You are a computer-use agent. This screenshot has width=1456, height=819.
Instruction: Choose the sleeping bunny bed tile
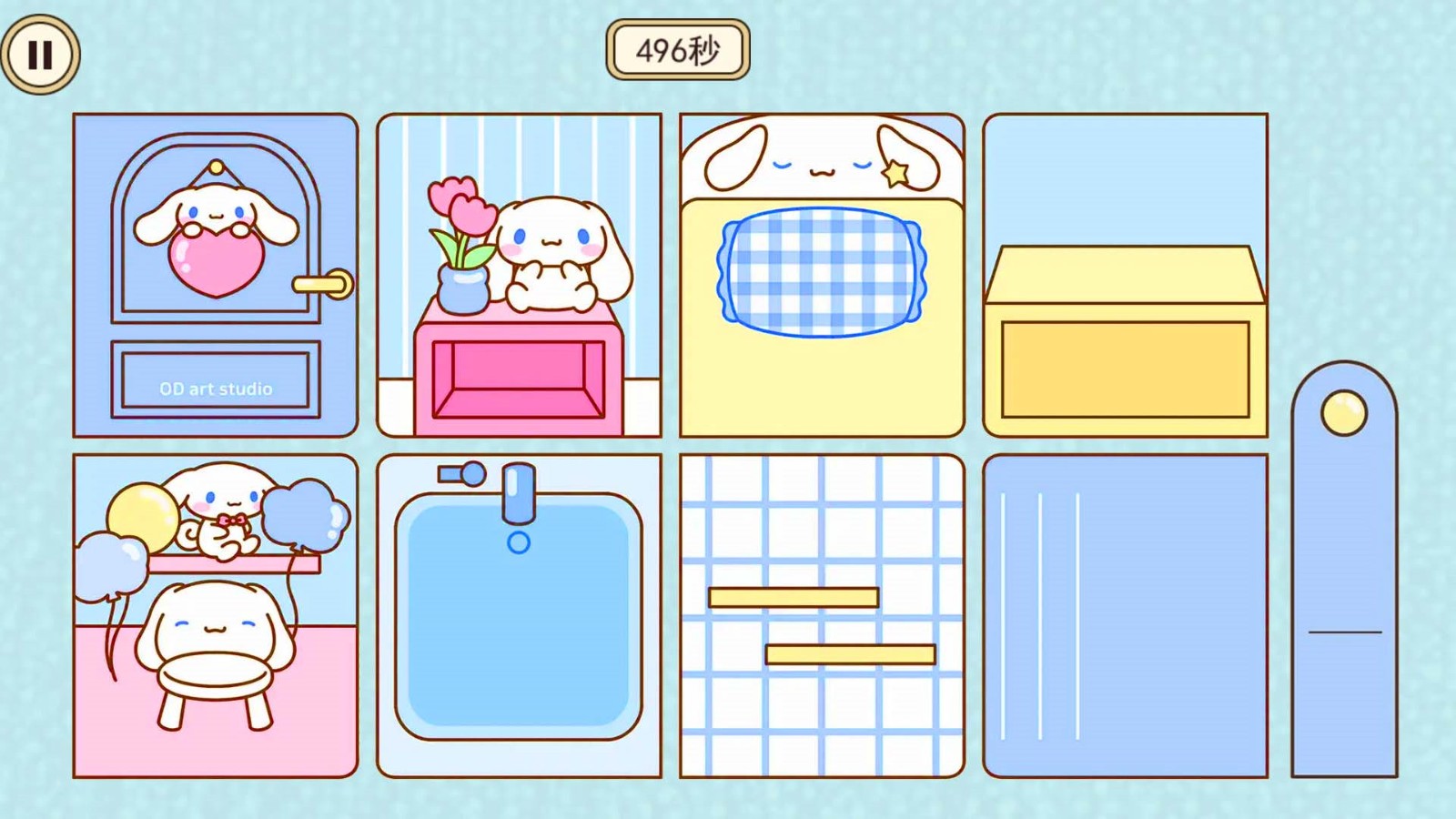tap(822, 275)
